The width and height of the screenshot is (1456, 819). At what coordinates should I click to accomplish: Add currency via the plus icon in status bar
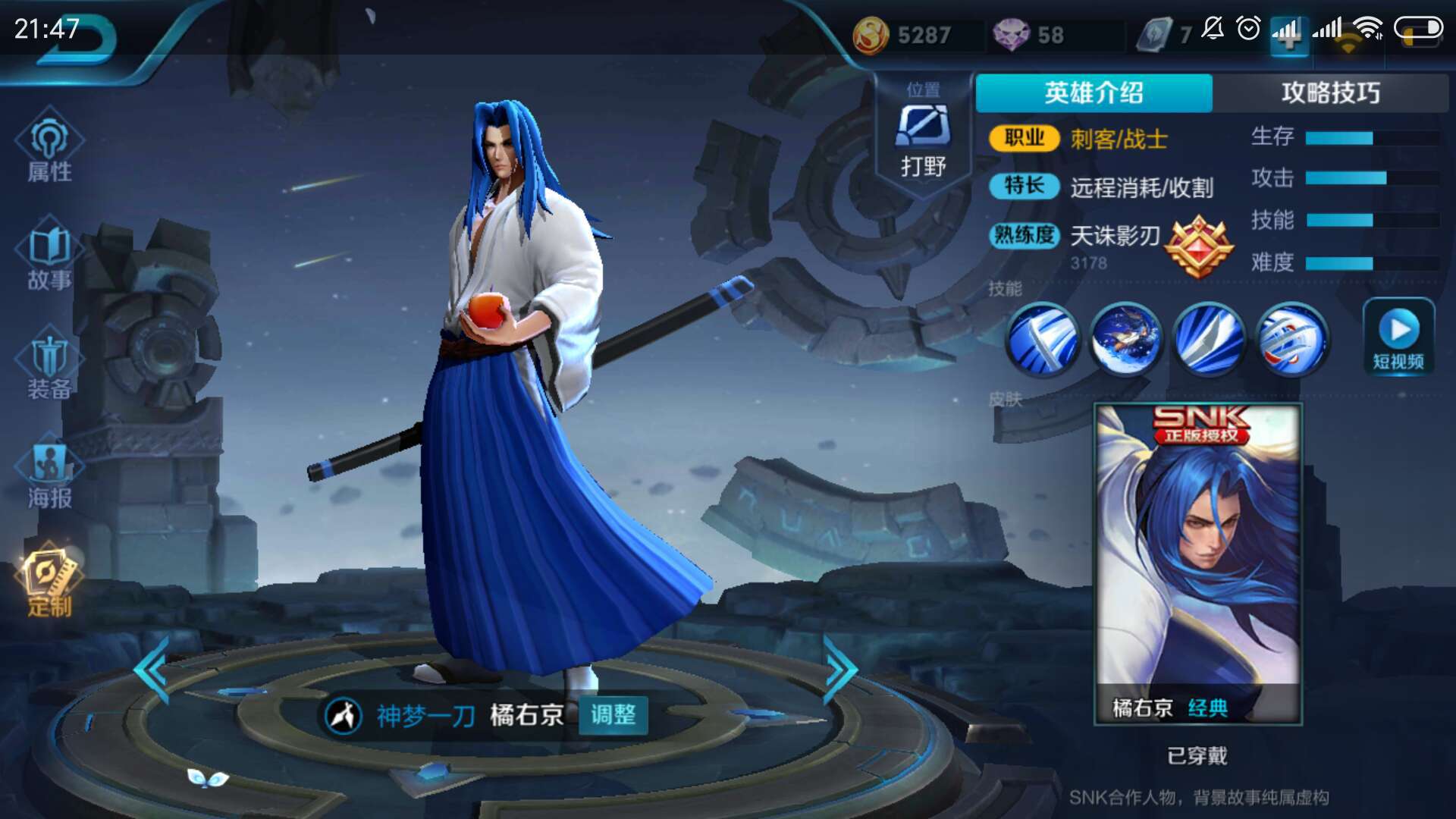click(x=1289, y=36)
